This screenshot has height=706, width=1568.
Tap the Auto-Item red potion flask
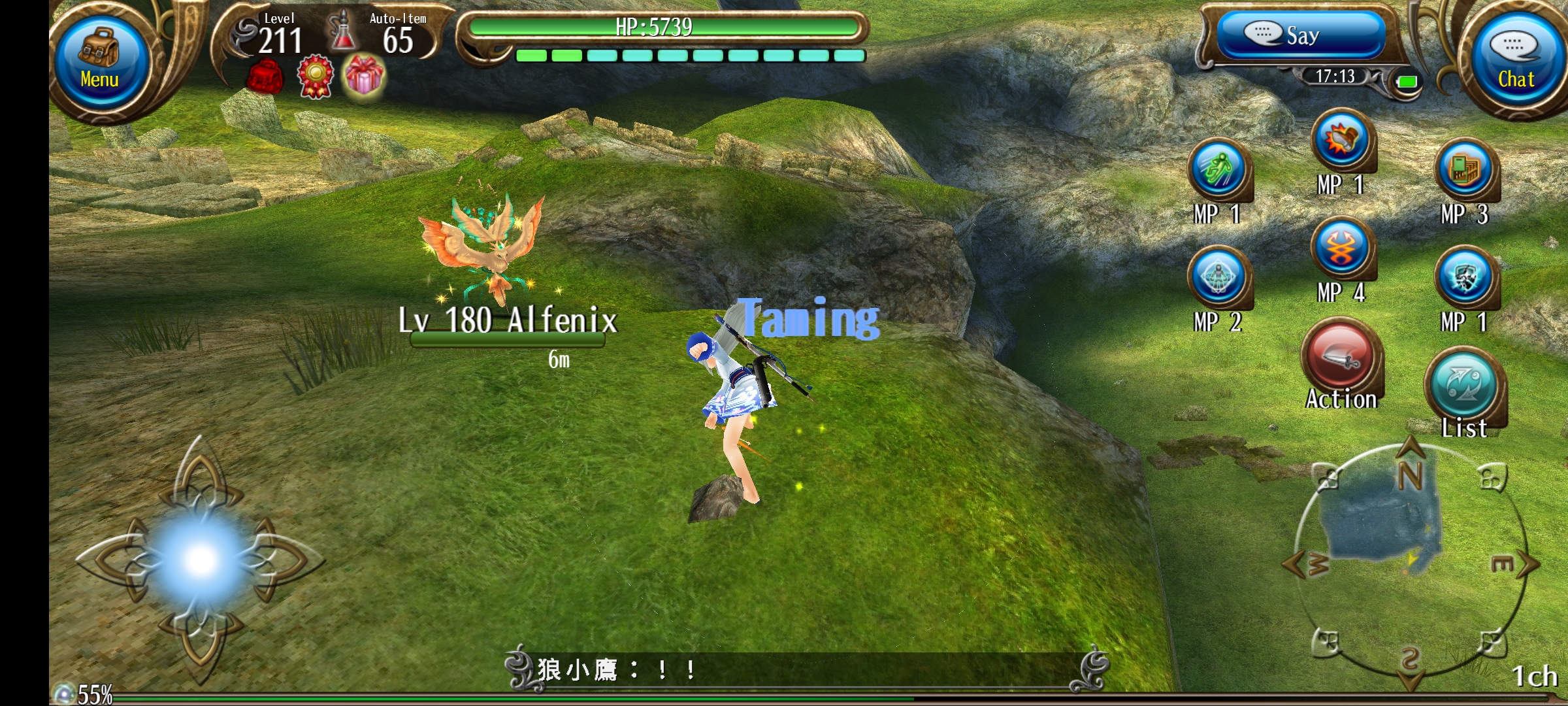[x=342, y=33]
